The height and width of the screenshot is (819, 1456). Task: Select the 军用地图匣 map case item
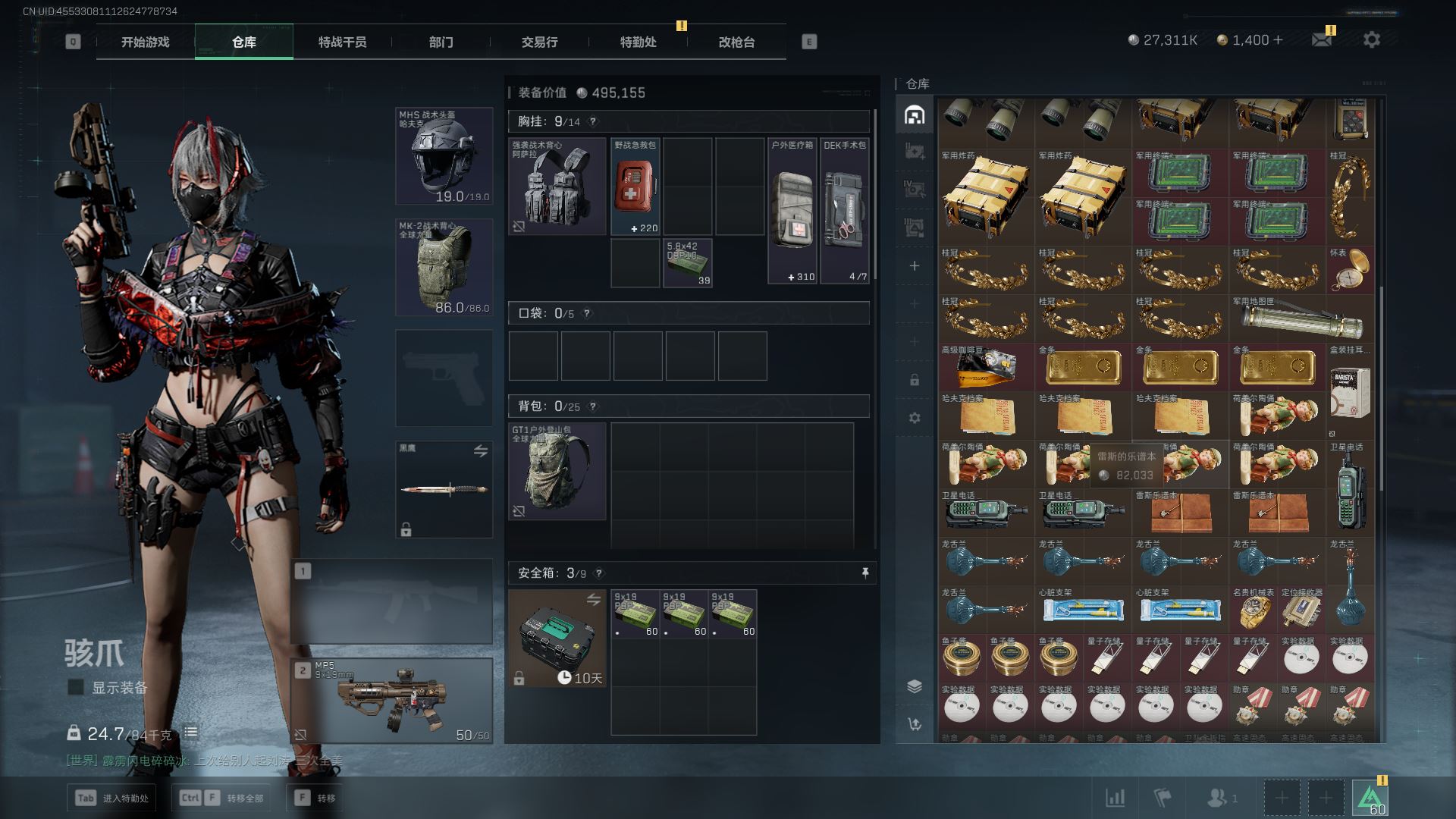click(1301, 319)
